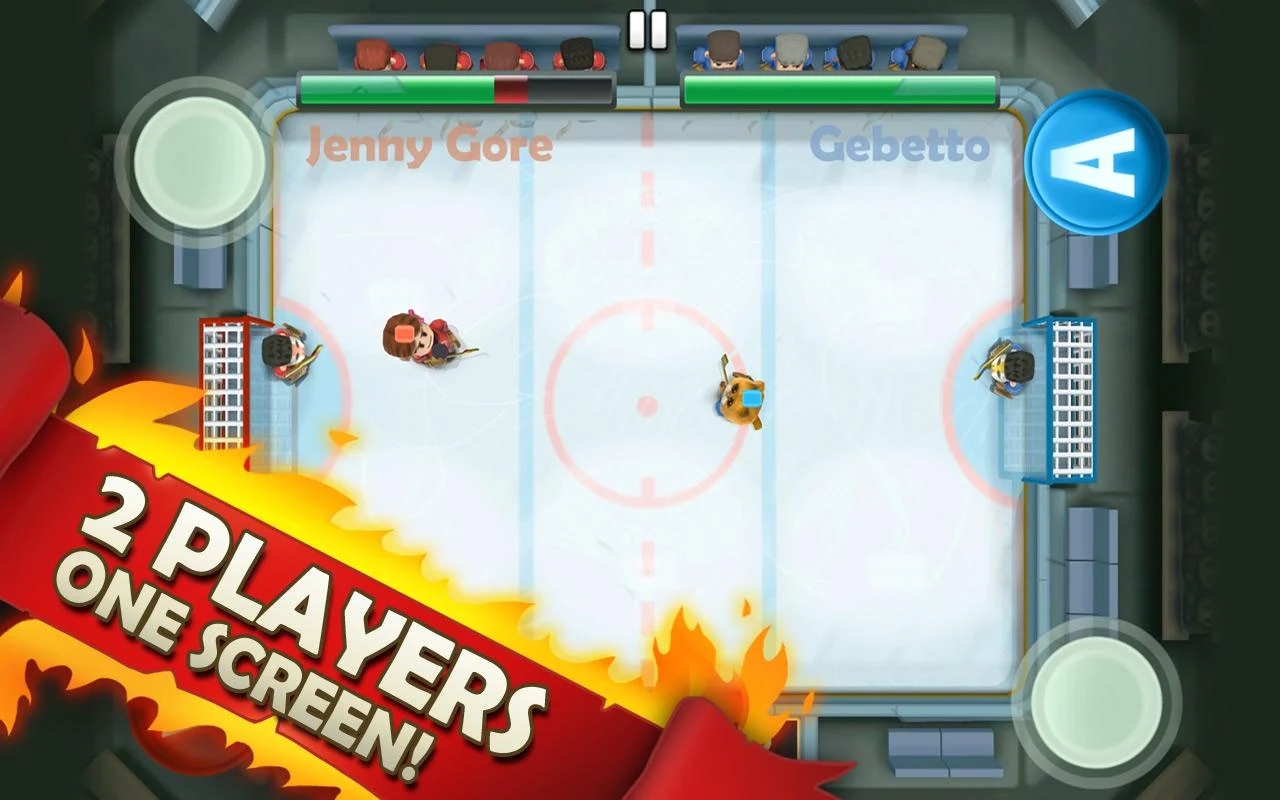
Task: Click the blue team spectators in the stands
Action: point(820,50)
